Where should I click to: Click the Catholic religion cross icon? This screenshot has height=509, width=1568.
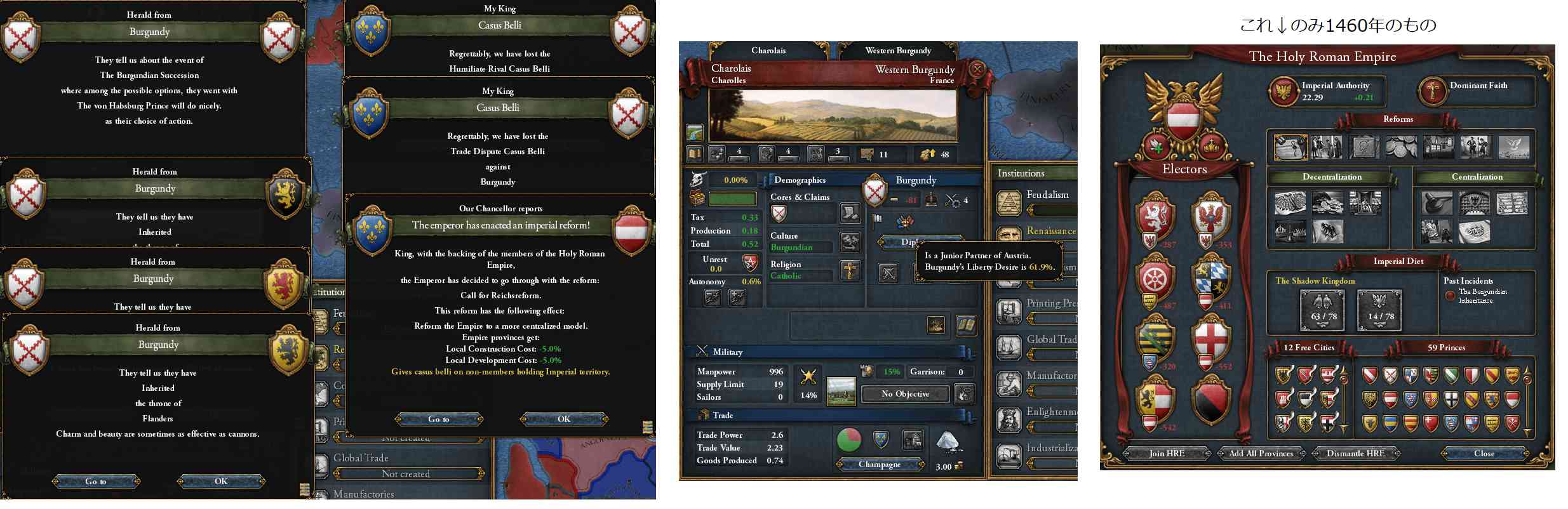point(850,271)
